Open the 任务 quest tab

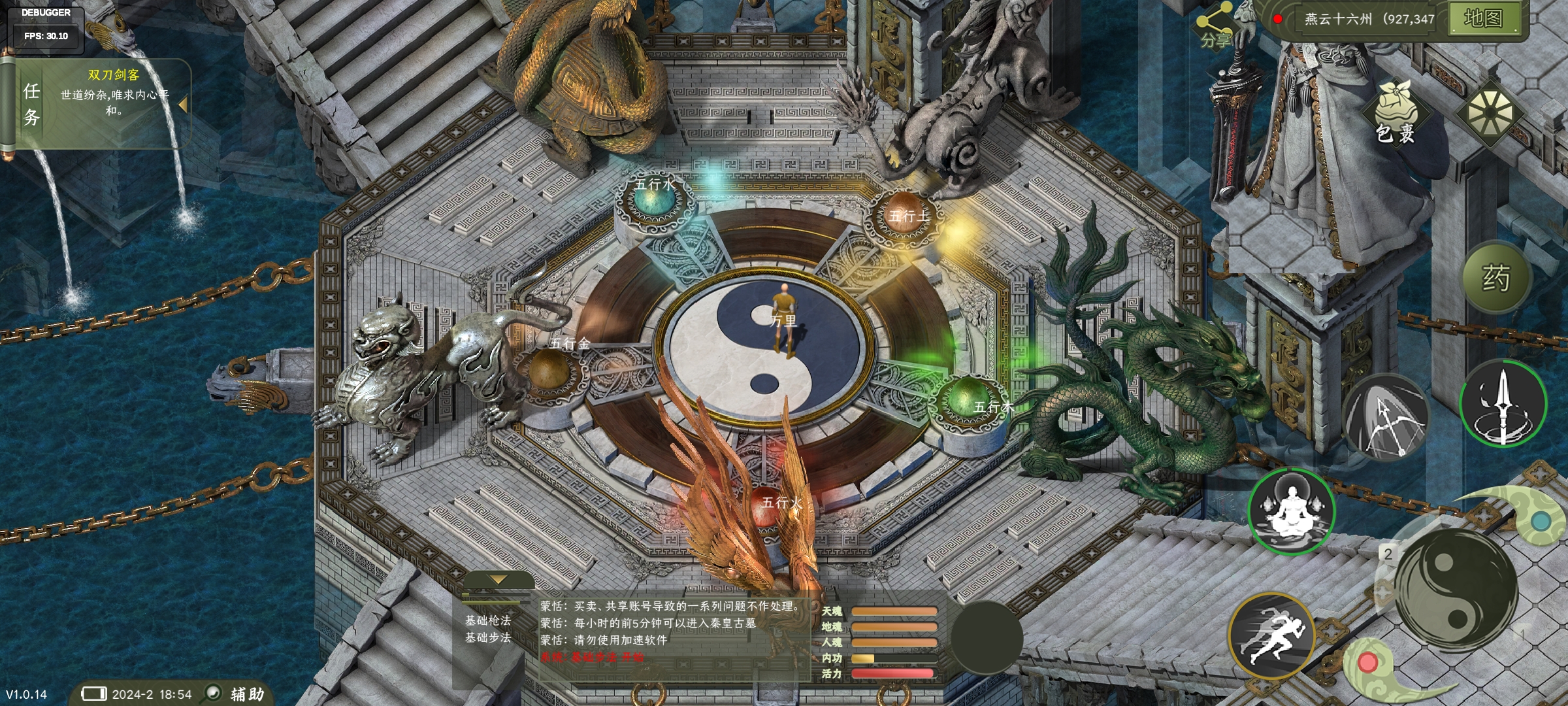[31, 103]
